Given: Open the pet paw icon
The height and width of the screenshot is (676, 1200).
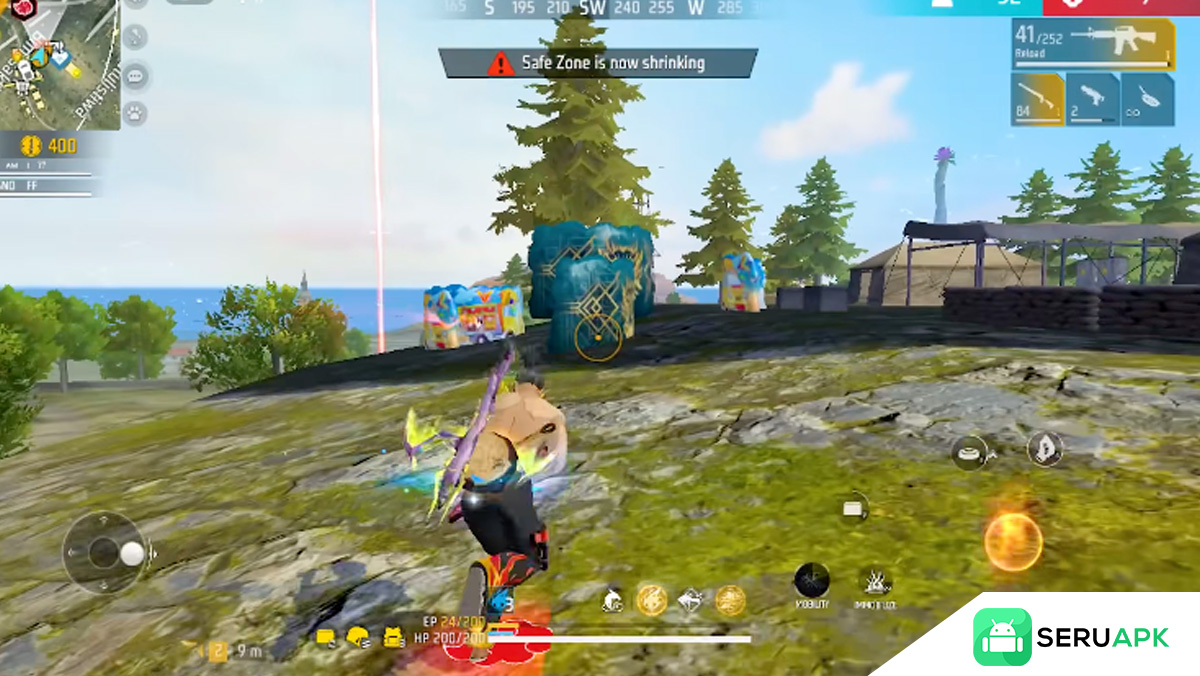Looking at the screenshot, I should [x=134, y=113].
